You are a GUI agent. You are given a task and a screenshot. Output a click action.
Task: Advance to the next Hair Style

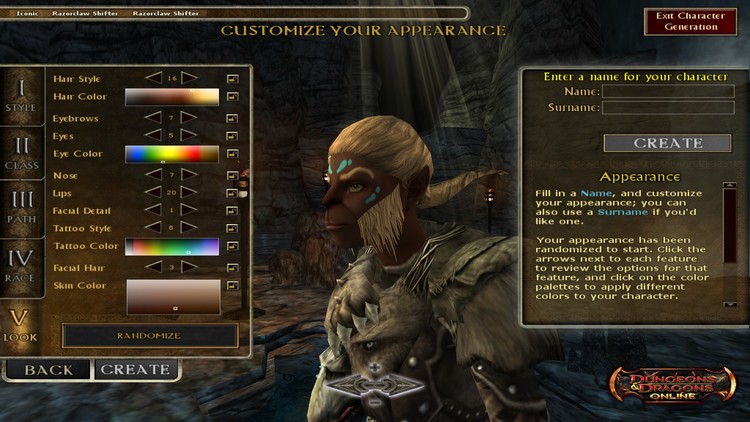(190, 77)
